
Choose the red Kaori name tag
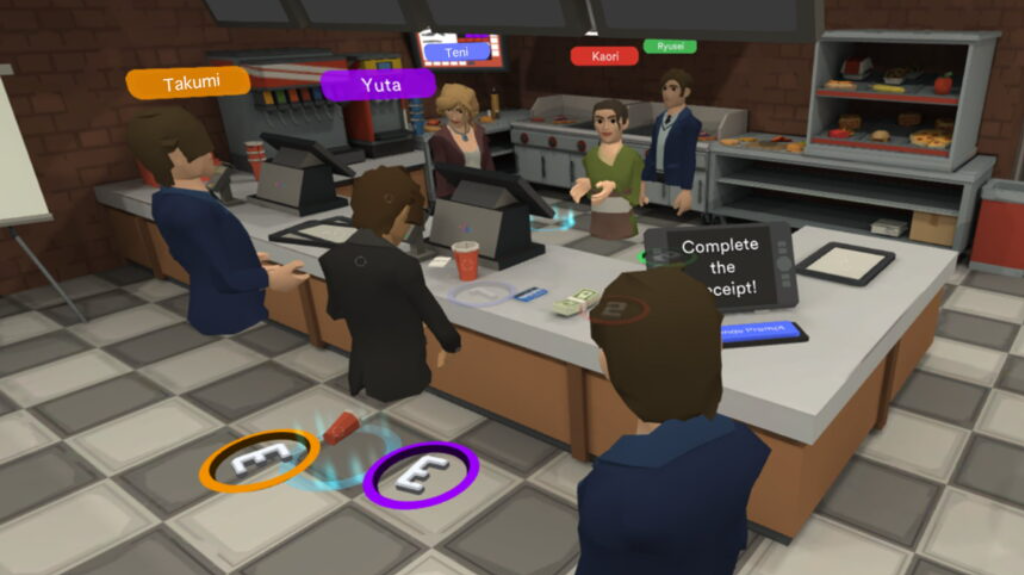[604, 56]
